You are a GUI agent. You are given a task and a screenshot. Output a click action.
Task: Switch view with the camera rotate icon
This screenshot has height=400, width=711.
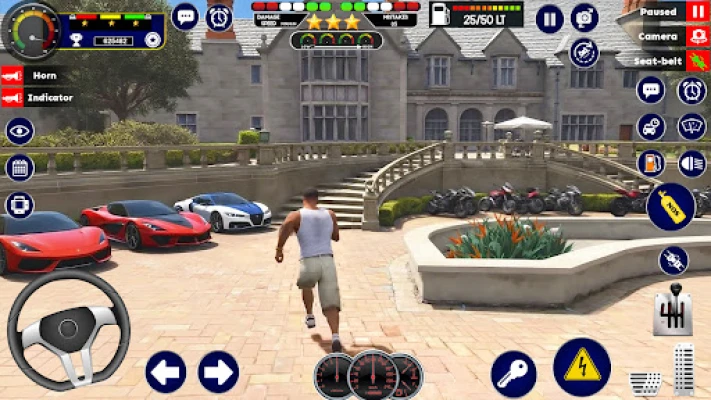584,52
